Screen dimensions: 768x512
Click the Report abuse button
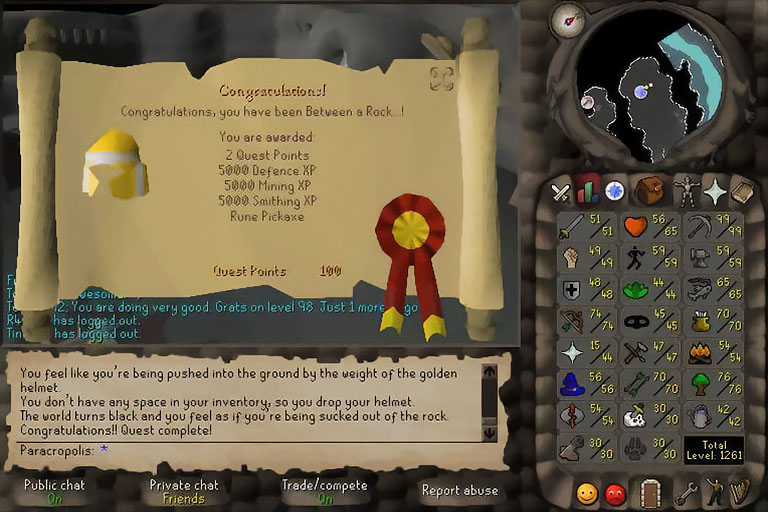[x=459, y=490]
